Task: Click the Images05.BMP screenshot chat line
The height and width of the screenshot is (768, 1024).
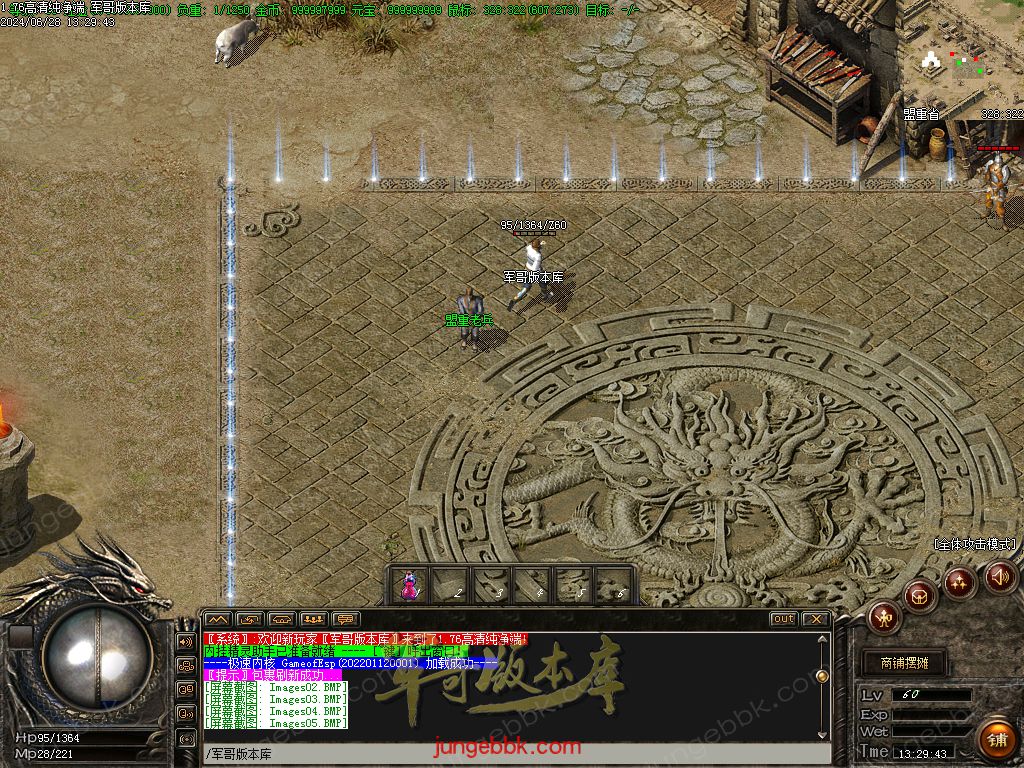Action: coord(276,723)
